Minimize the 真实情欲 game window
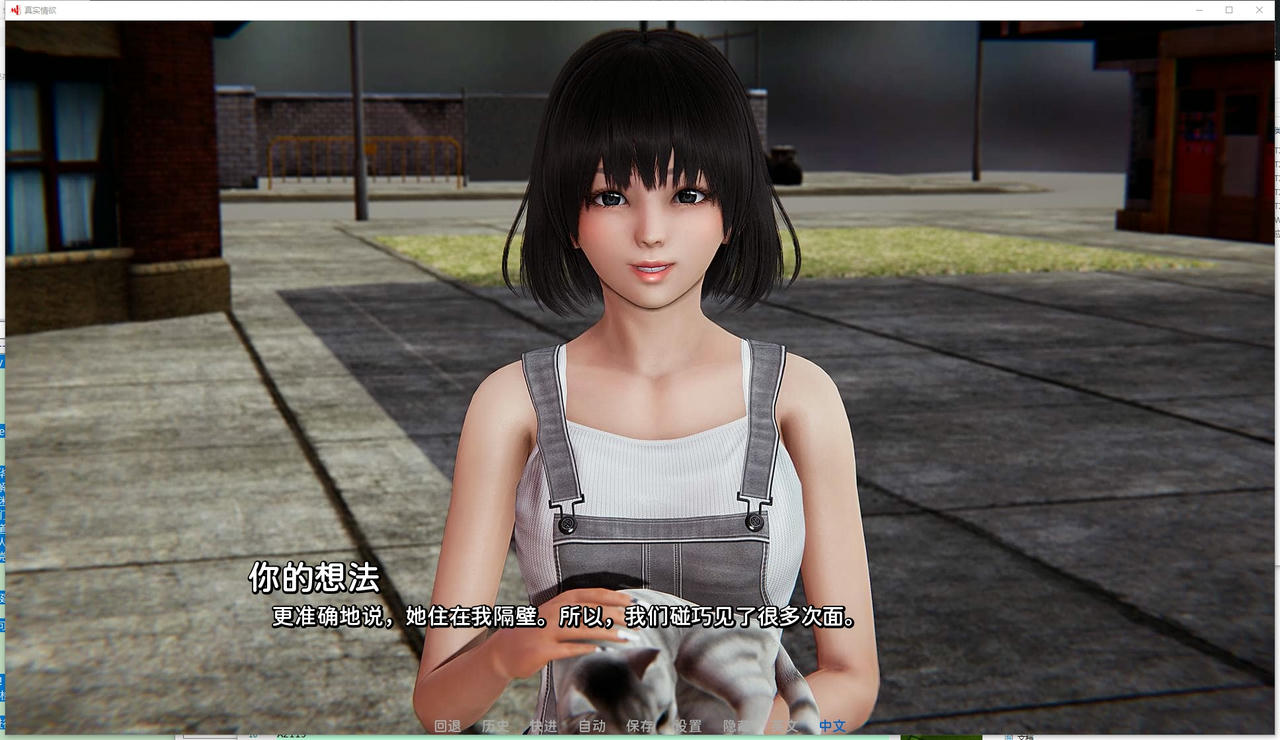1280x740 pixels. tap(1198, 9)
